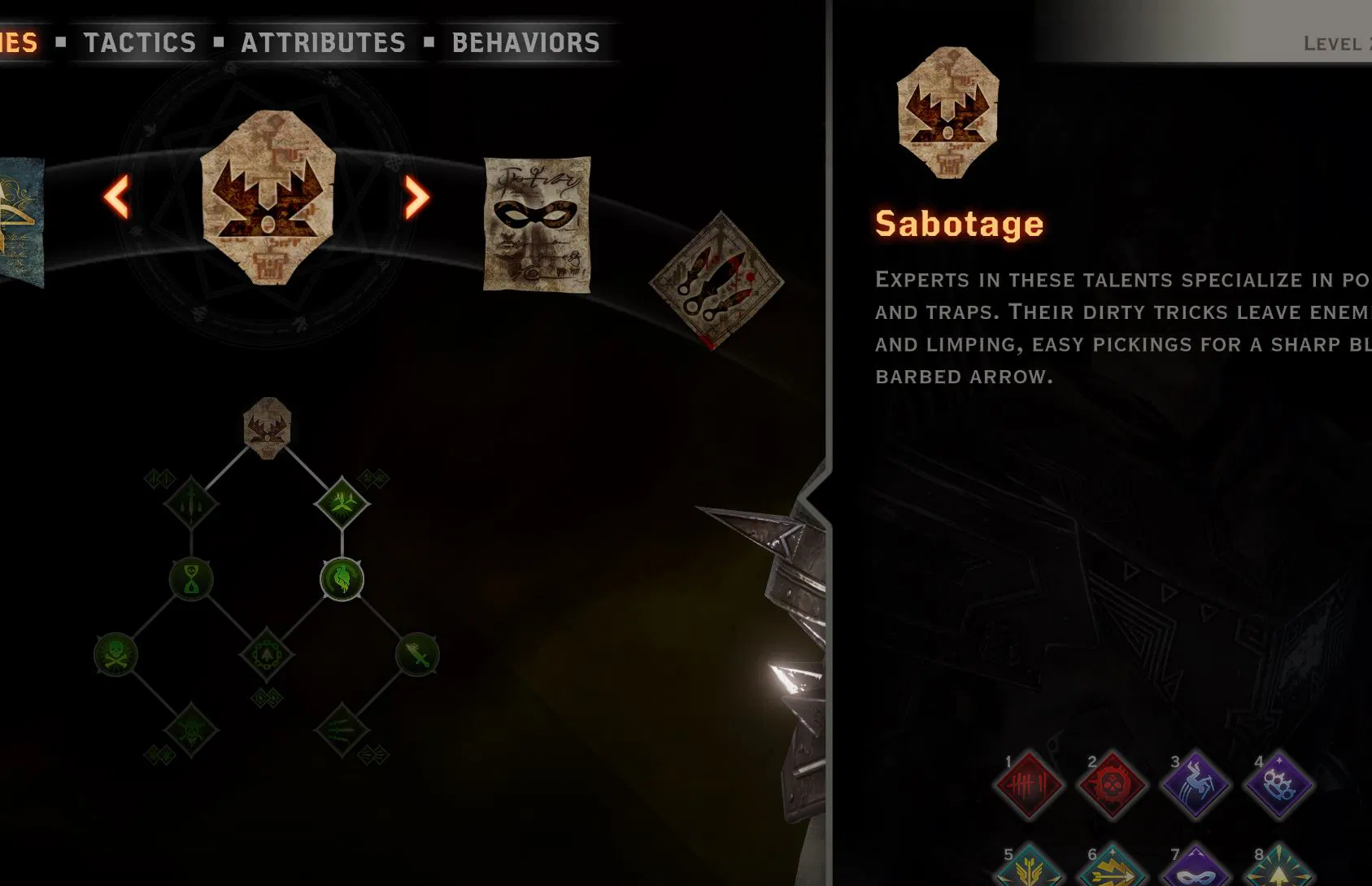This screenshot has width=1372, height=886.
Task: Select the dripping skull ability near the bottom
Action: coord(191,730)
